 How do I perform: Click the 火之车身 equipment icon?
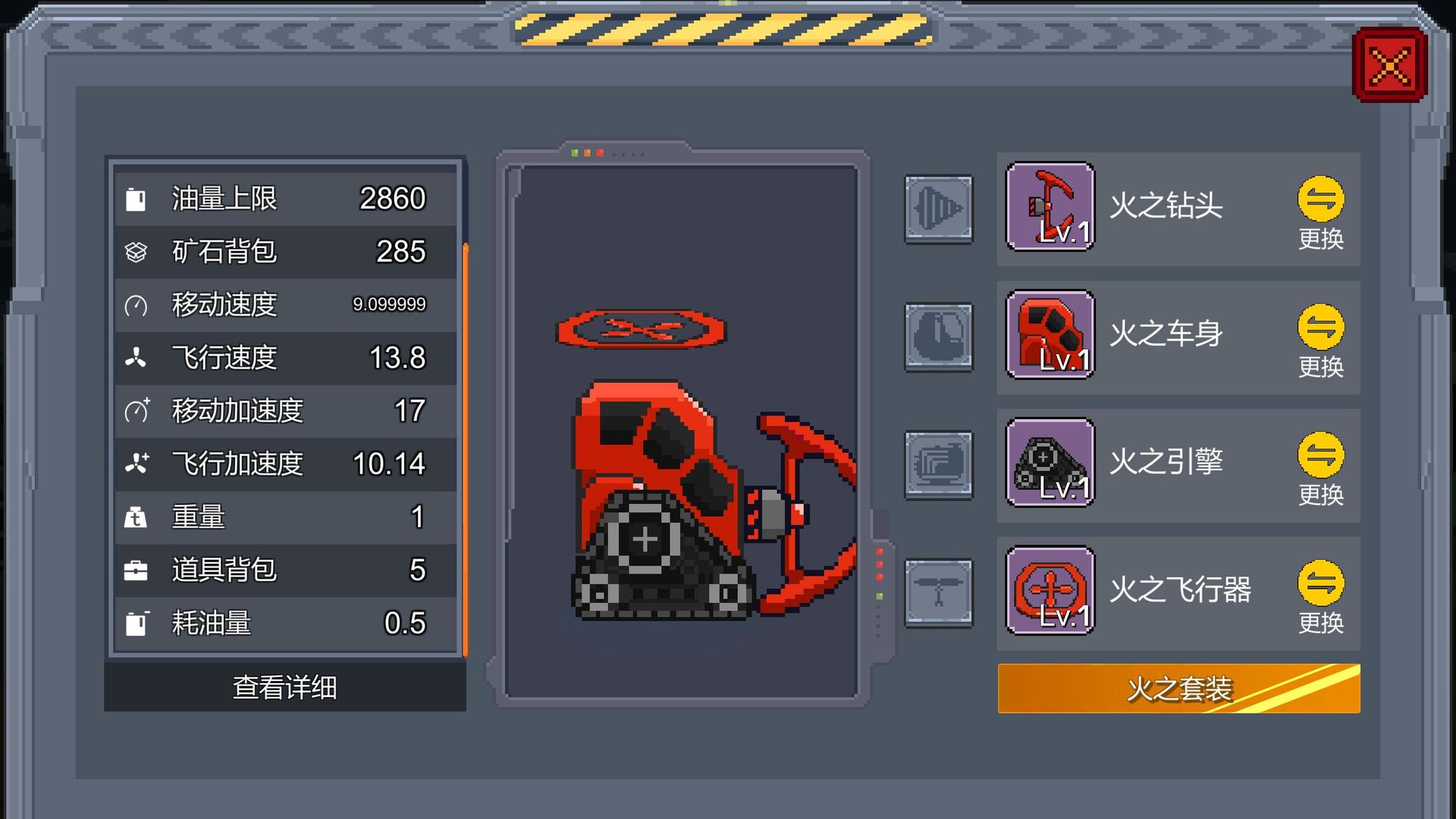(1050, 335)
